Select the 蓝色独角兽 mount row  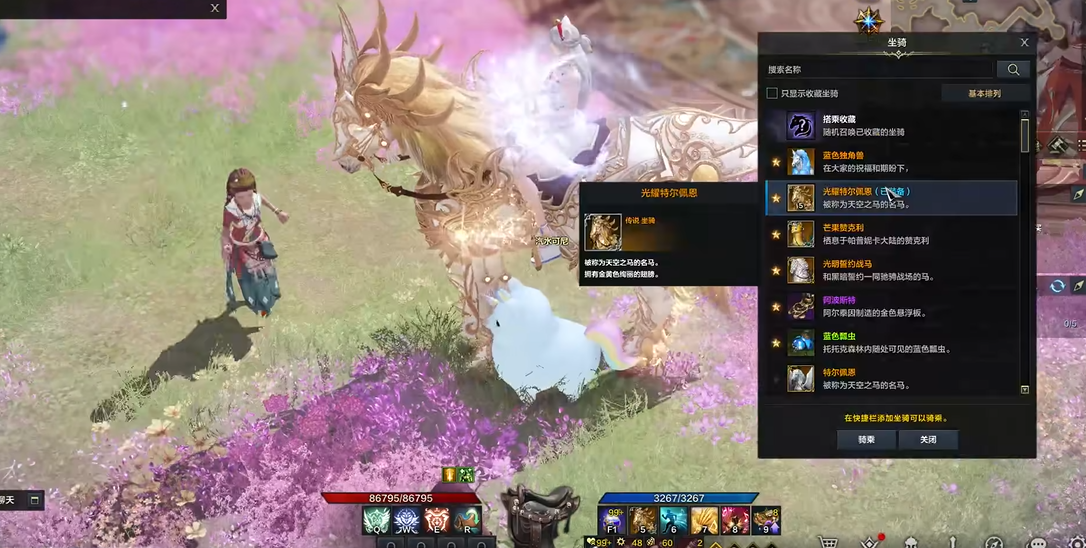point(890,162)
